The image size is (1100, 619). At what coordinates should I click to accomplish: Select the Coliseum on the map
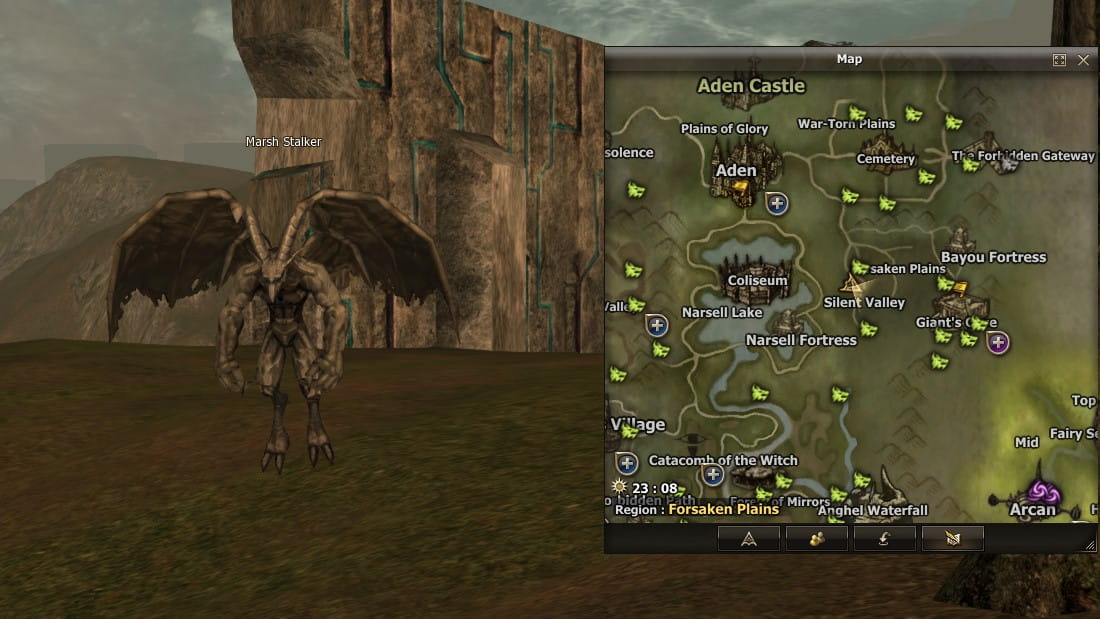pyautogui.click(x=758, y=281)
